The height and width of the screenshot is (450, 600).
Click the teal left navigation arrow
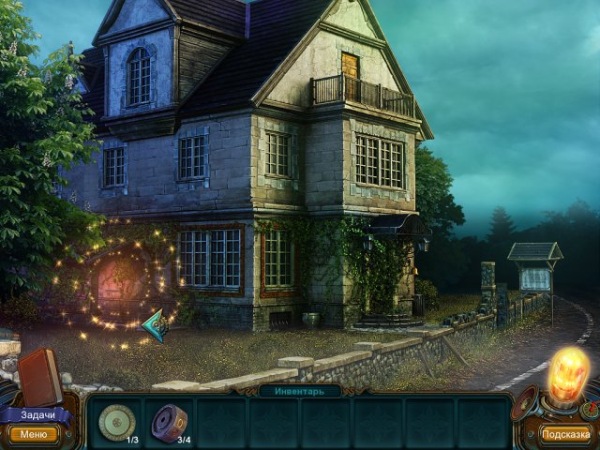155,325
